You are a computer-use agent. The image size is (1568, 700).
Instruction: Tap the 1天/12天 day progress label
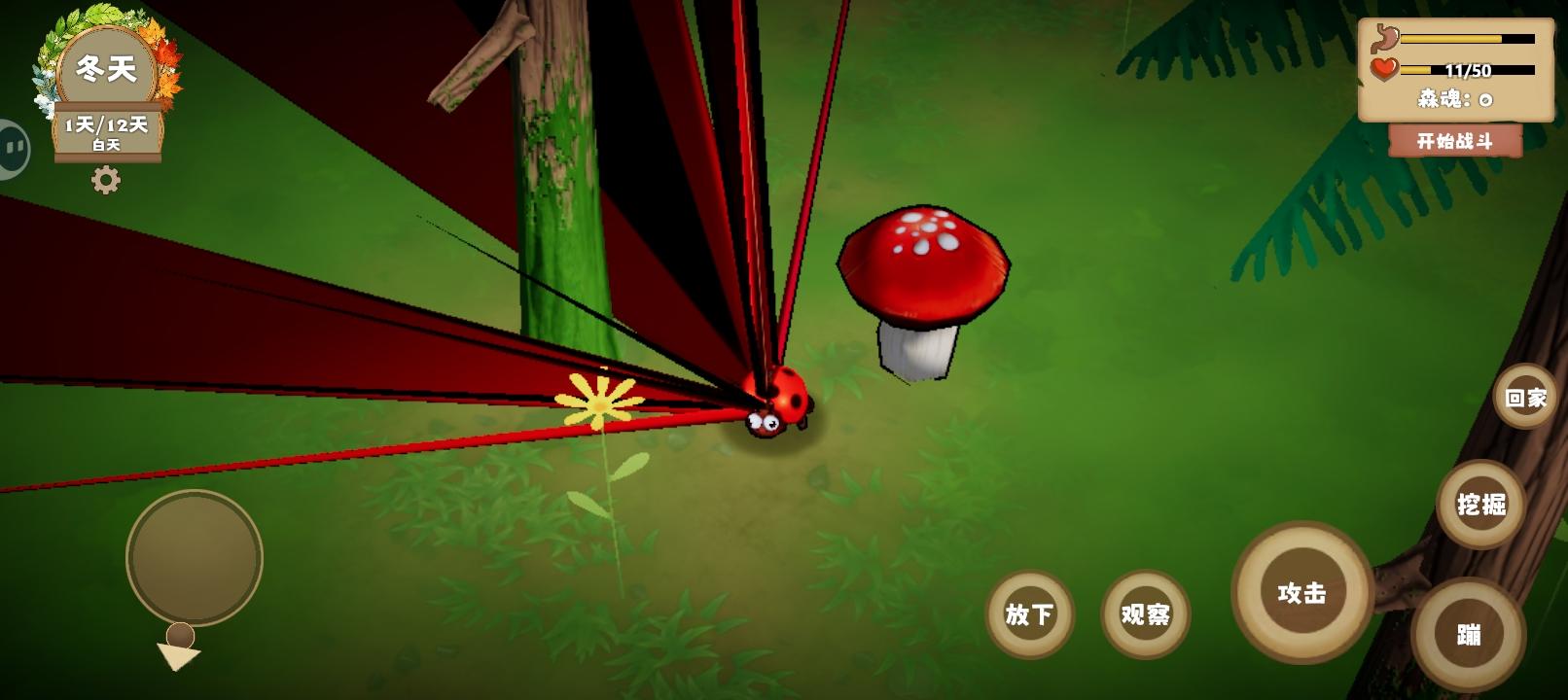(x=107, y=122)
